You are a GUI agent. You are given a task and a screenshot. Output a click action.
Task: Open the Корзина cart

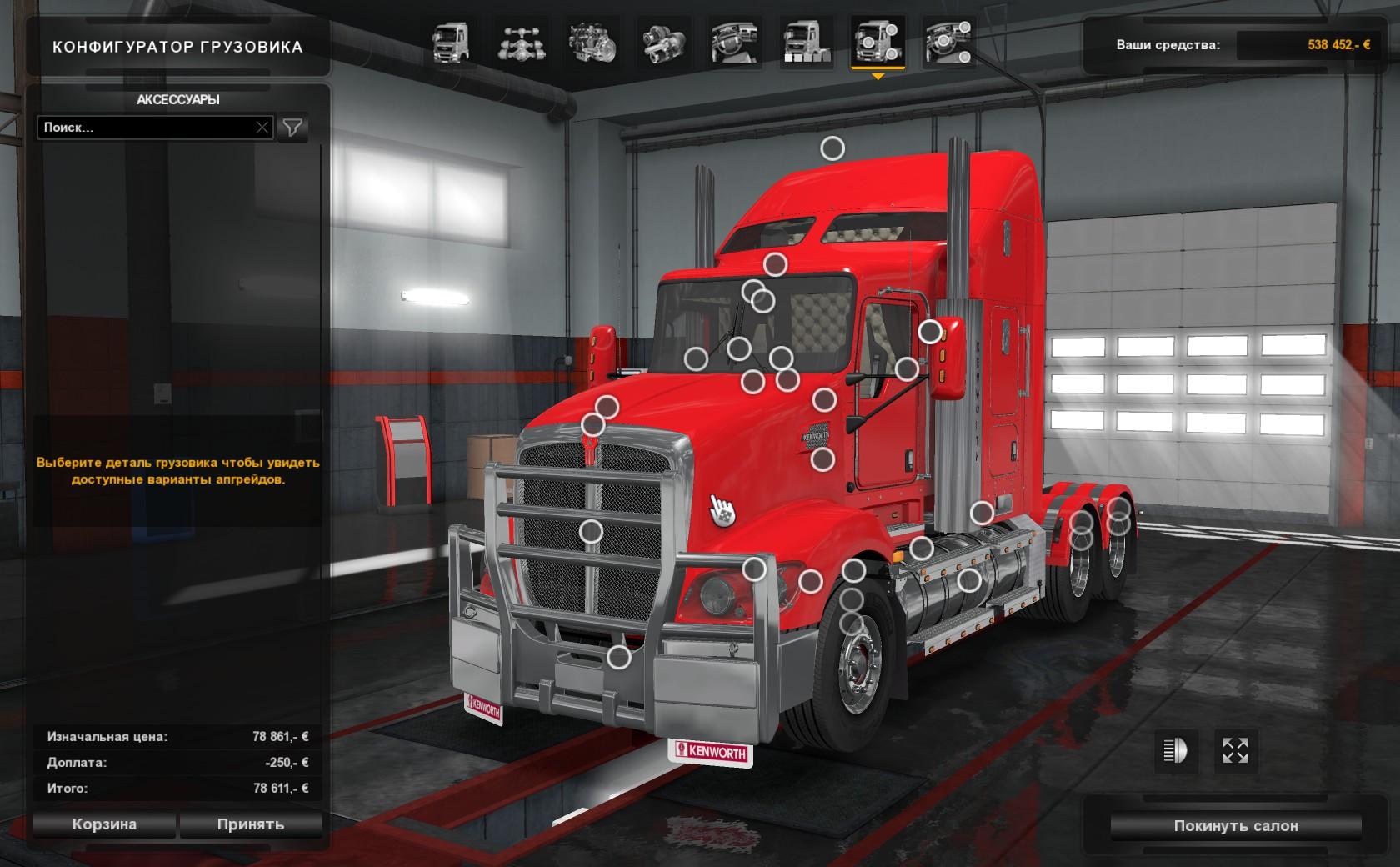tap(104, 824)
